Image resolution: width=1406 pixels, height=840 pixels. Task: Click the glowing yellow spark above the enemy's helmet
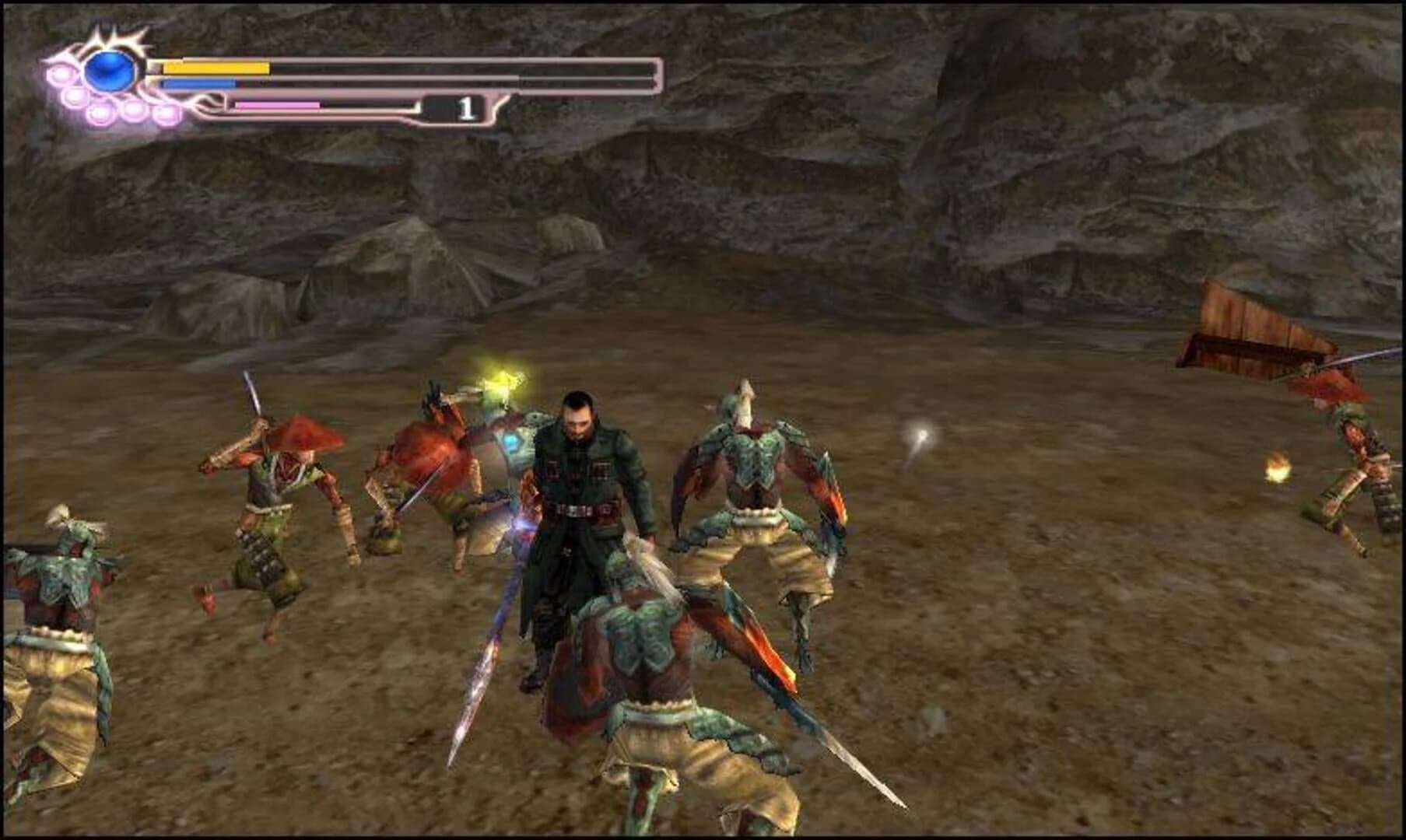pyautogui.click(x=502, y=381)
